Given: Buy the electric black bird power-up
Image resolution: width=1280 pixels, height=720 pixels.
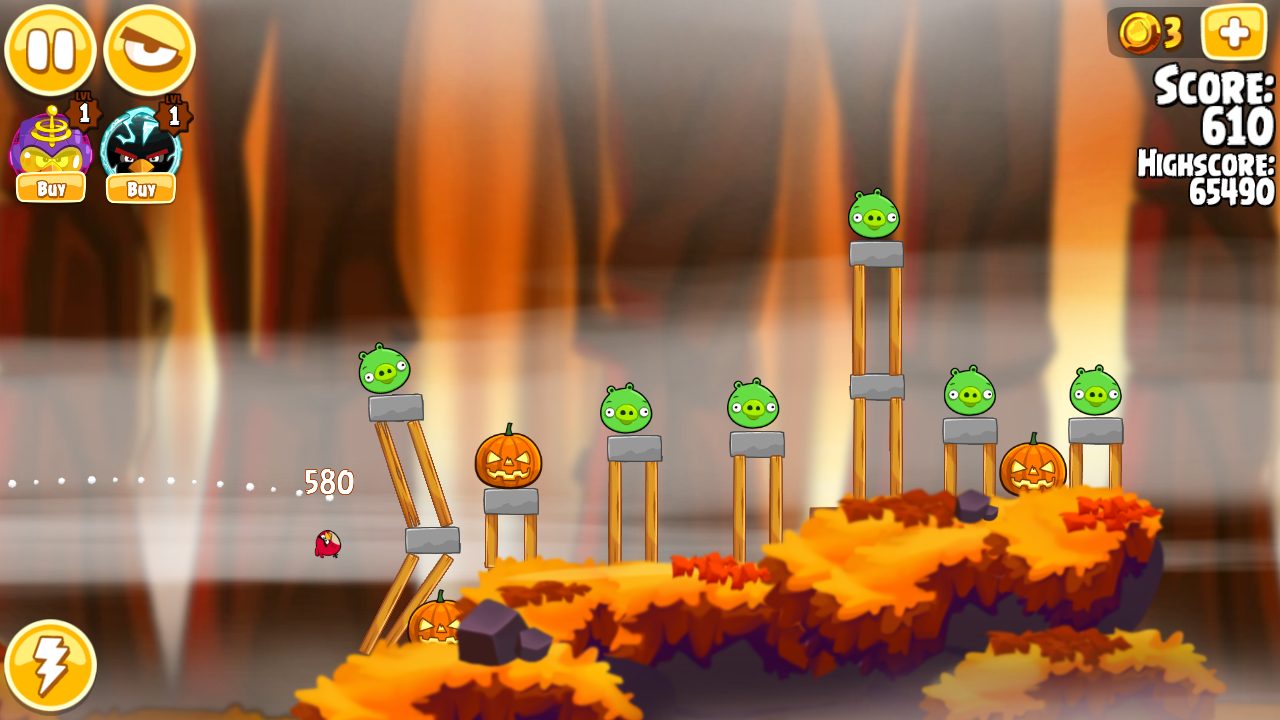Looking at the screenshot, I should [x=141, y=188].
